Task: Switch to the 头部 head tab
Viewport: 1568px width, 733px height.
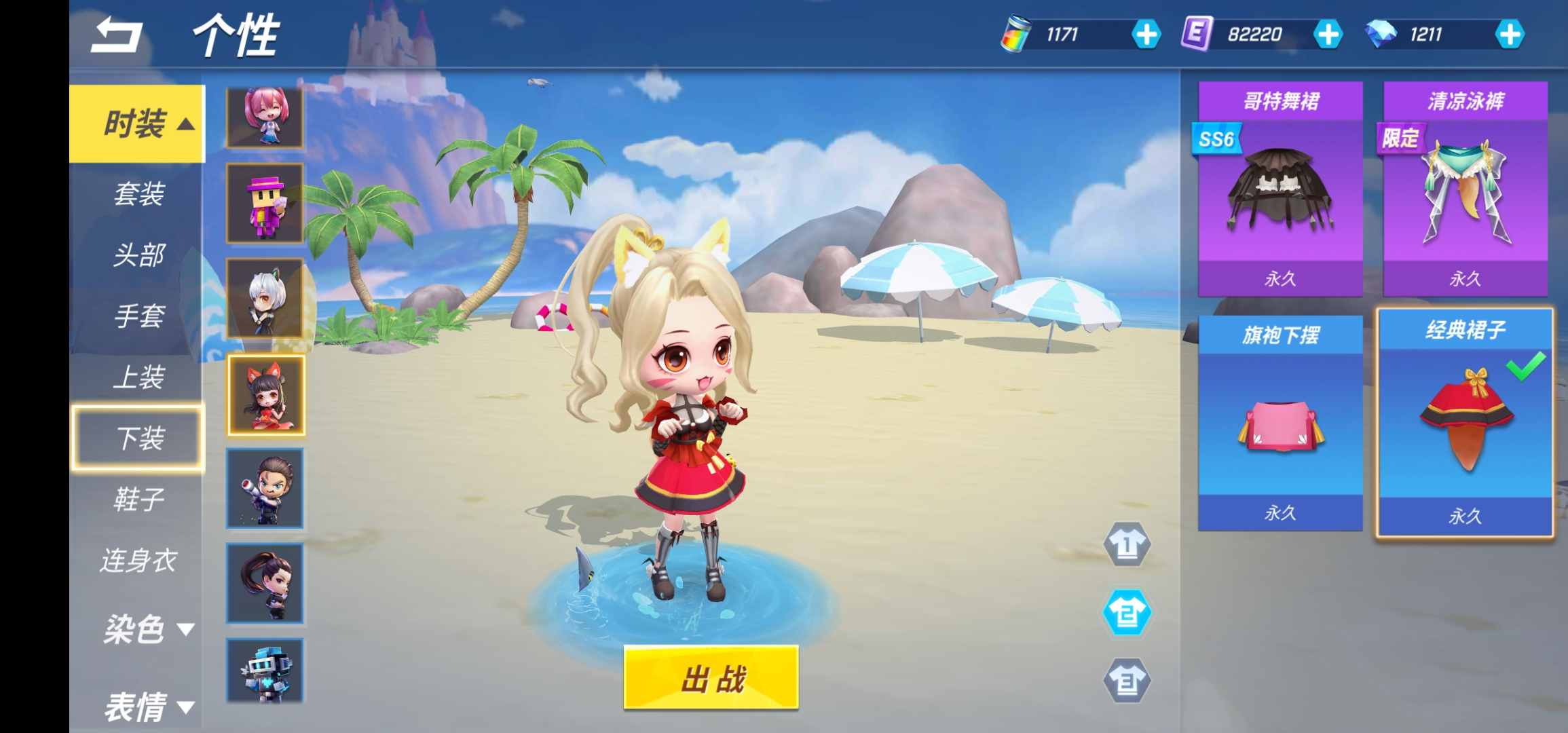Action: coord(138,255)
